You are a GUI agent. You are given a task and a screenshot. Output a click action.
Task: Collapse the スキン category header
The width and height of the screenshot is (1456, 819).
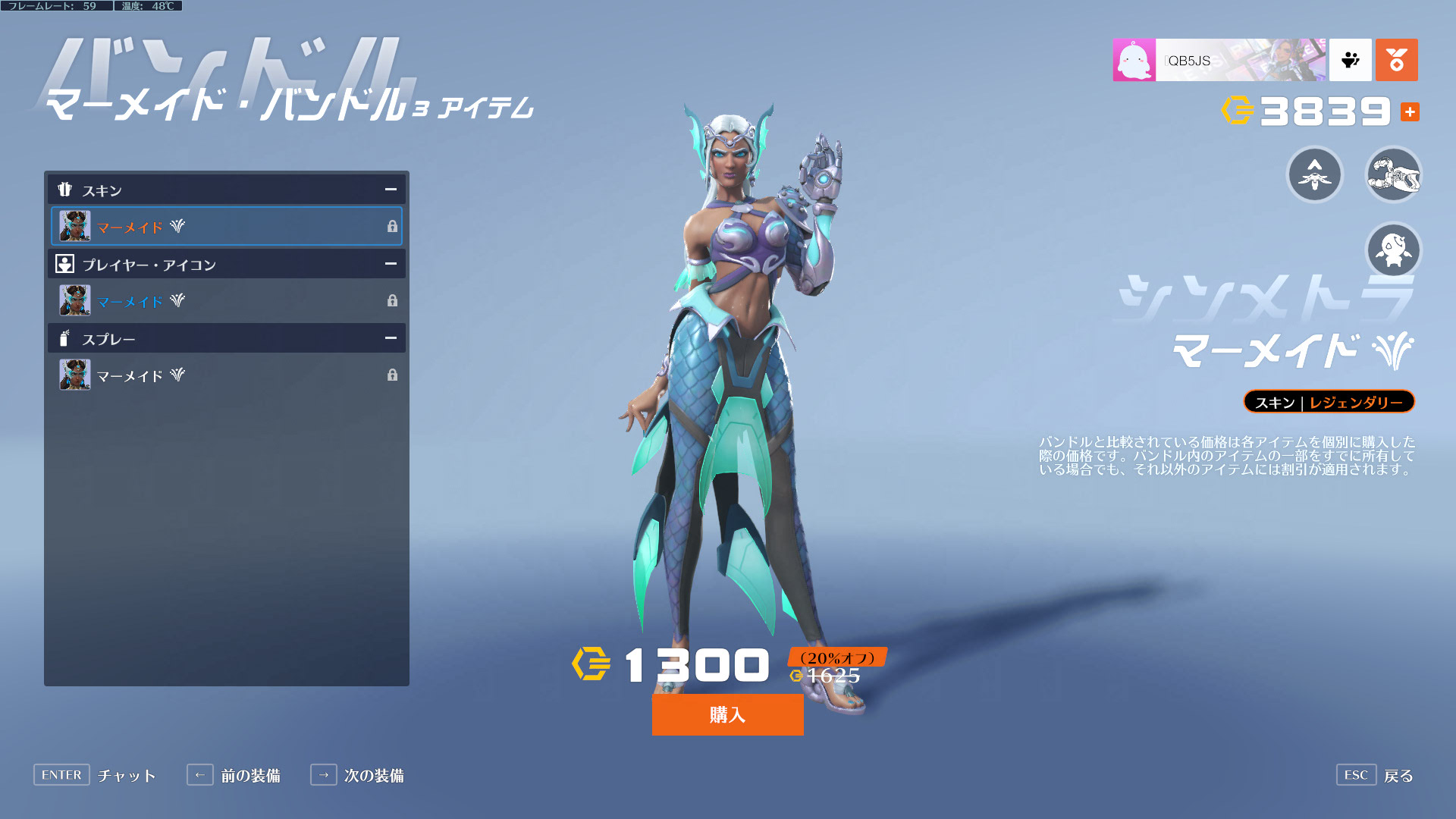click(x=390, y=190)
